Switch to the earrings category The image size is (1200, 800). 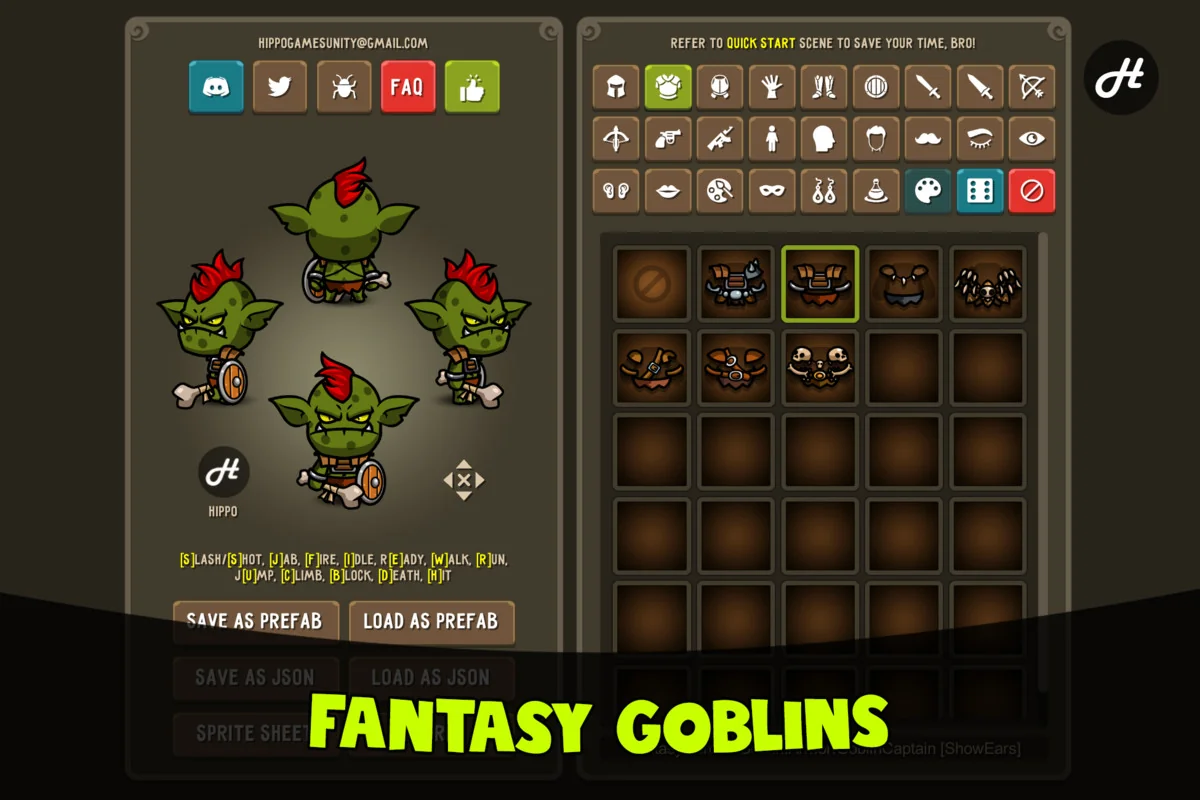click(x=824, y=191)
